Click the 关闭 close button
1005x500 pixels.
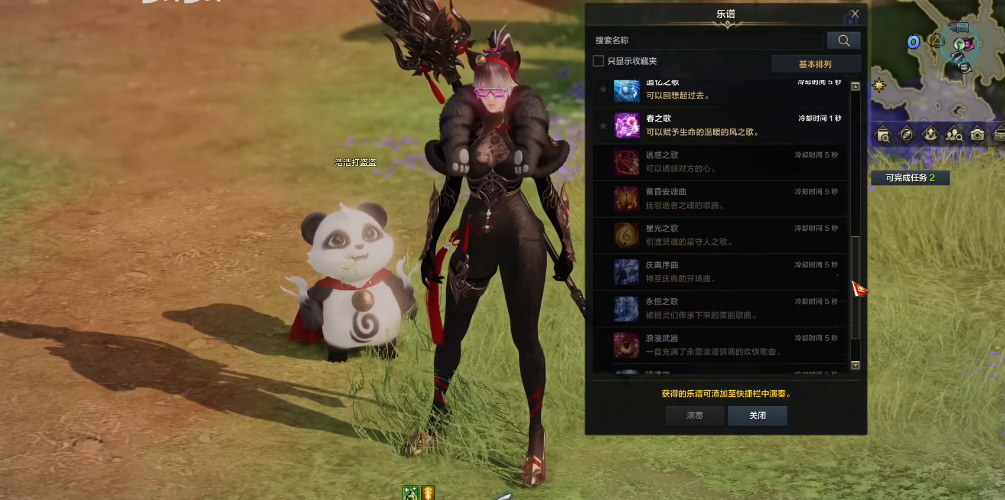tap(757, 416)
